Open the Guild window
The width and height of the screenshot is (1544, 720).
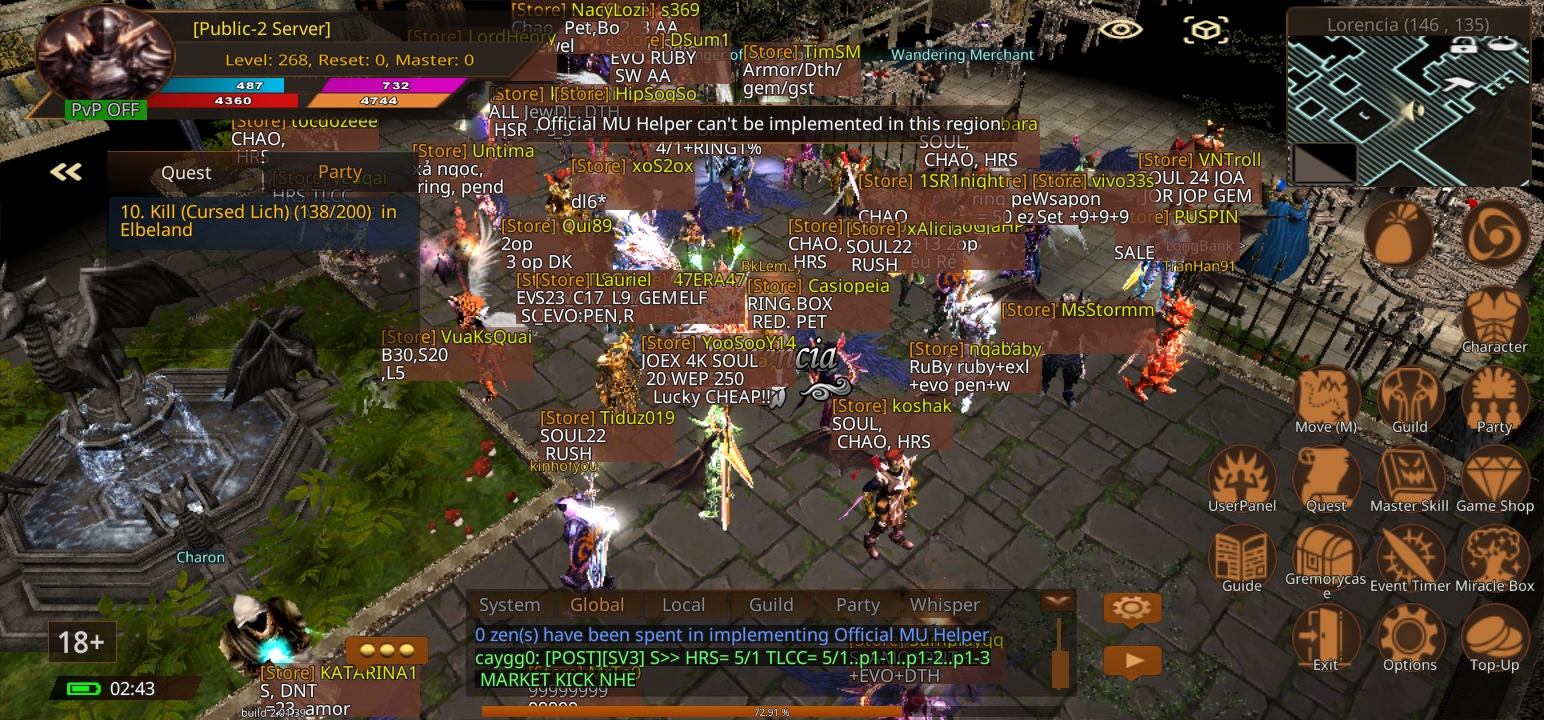tap(1410, 397)
